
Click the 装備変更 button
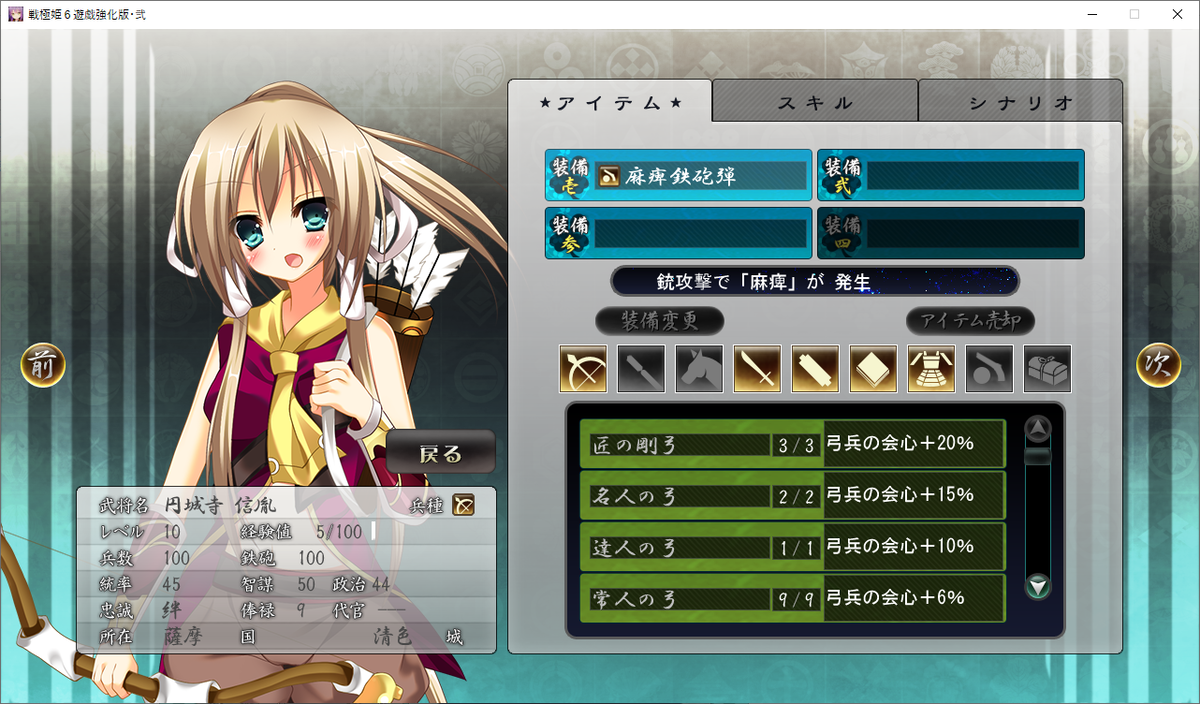click(x=659, y=322)
